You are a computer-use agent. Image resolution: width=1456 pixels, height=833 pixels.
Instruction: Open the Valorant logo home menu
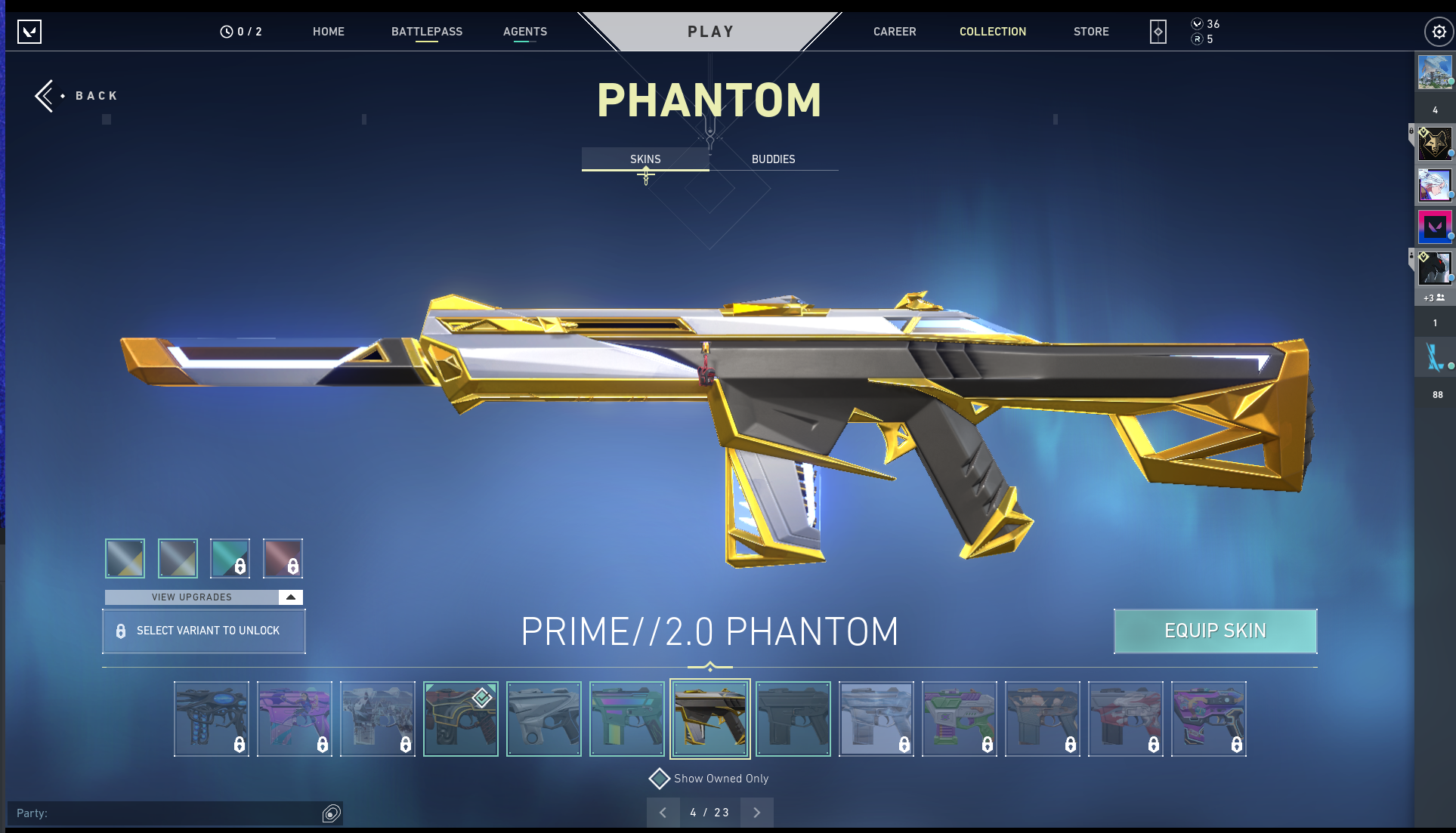pyautogui.click(x=30, y=32)
